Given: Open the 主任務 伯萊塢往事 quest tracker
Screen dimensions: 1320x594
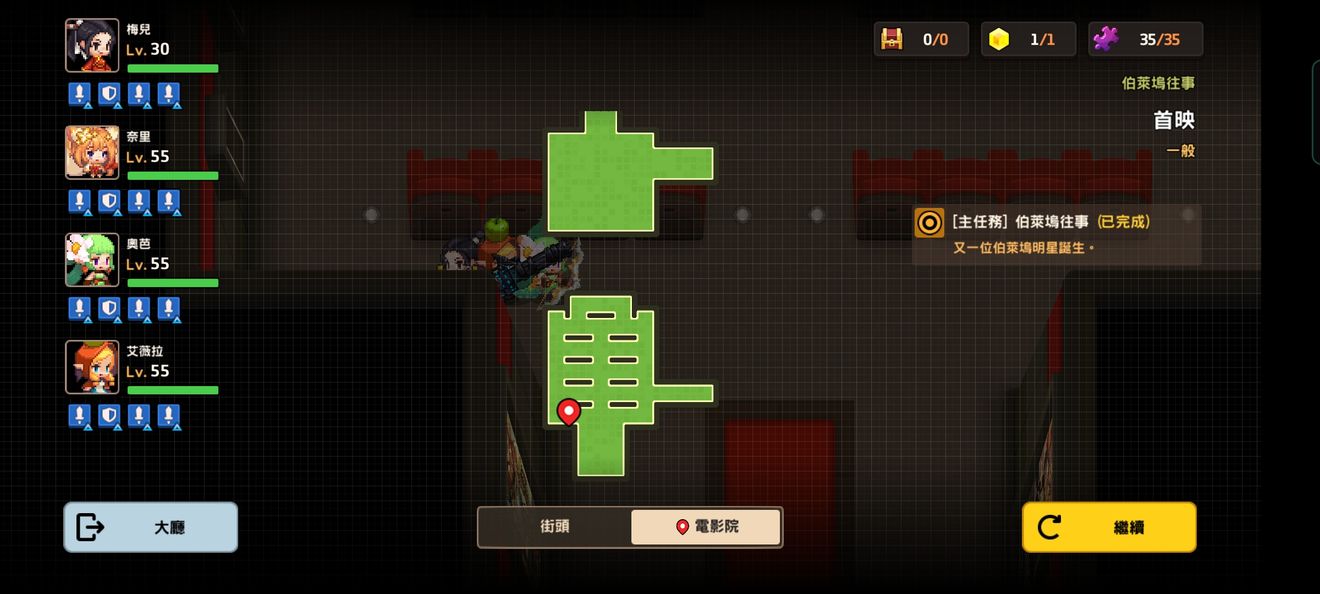Looking at the screenshot, I should coord(1056,234).
